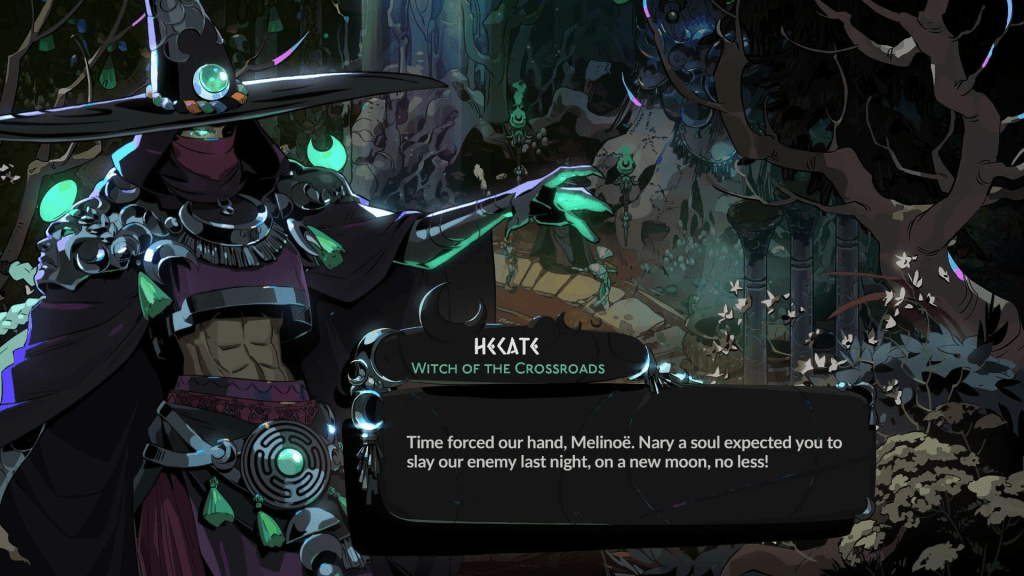Viewport: 1024px width, 576px height.
Task: Advance Hecate's dialogue by clicking the text box
Action: (612, 453)
